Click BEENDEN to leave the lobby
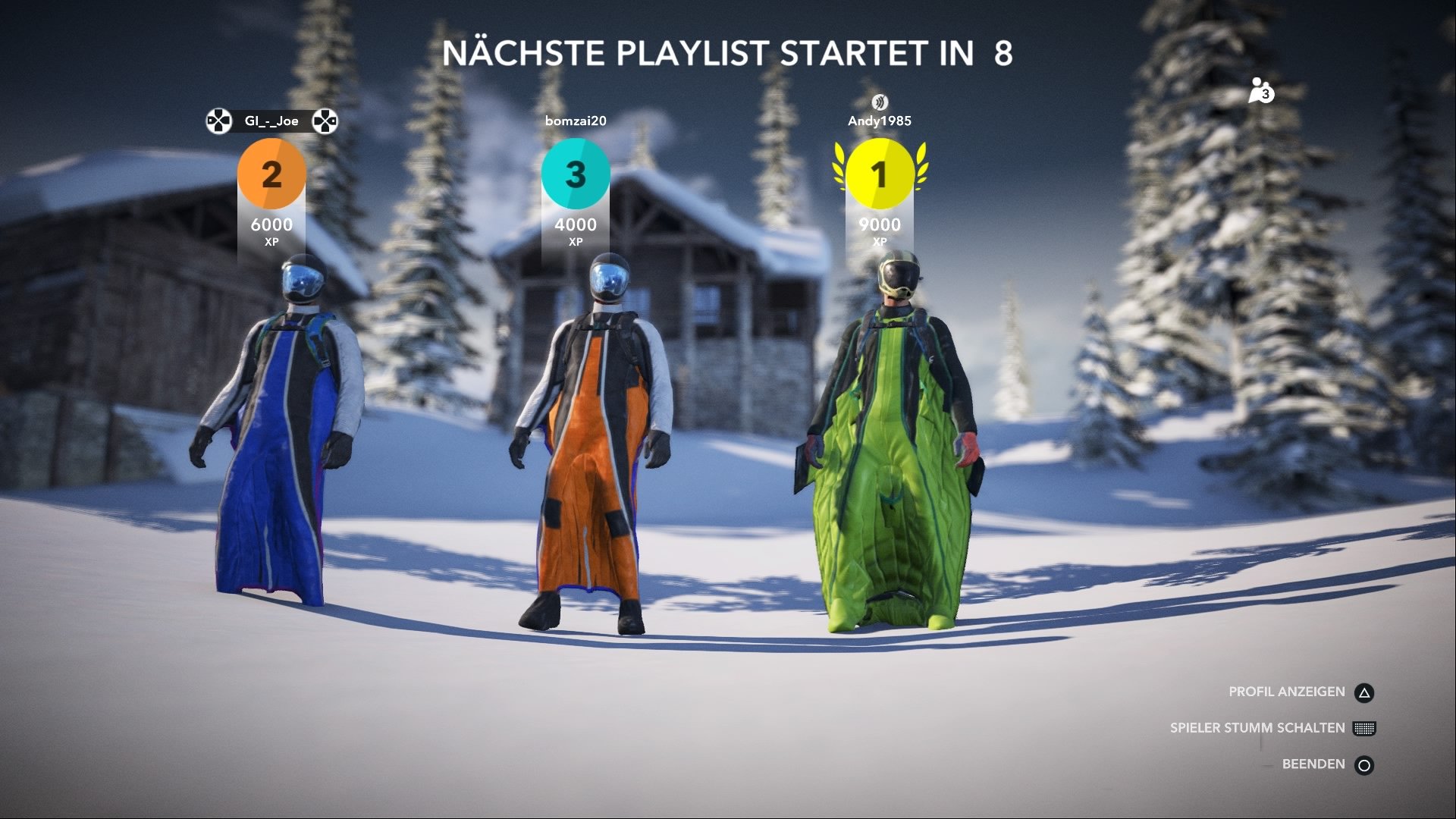 [x=1312, y=764]
